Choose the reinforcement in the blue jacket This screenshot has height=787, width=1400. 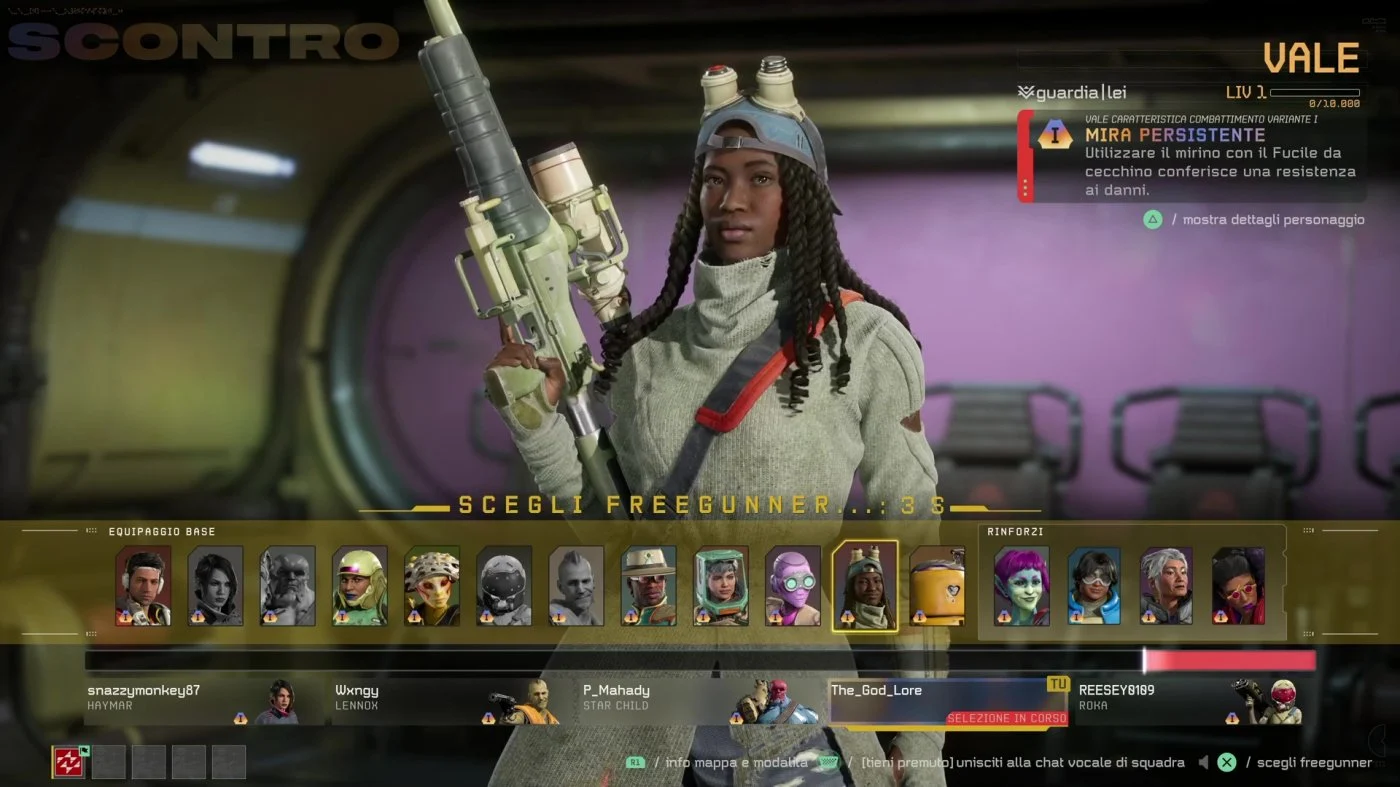[x=1094, y=586]
